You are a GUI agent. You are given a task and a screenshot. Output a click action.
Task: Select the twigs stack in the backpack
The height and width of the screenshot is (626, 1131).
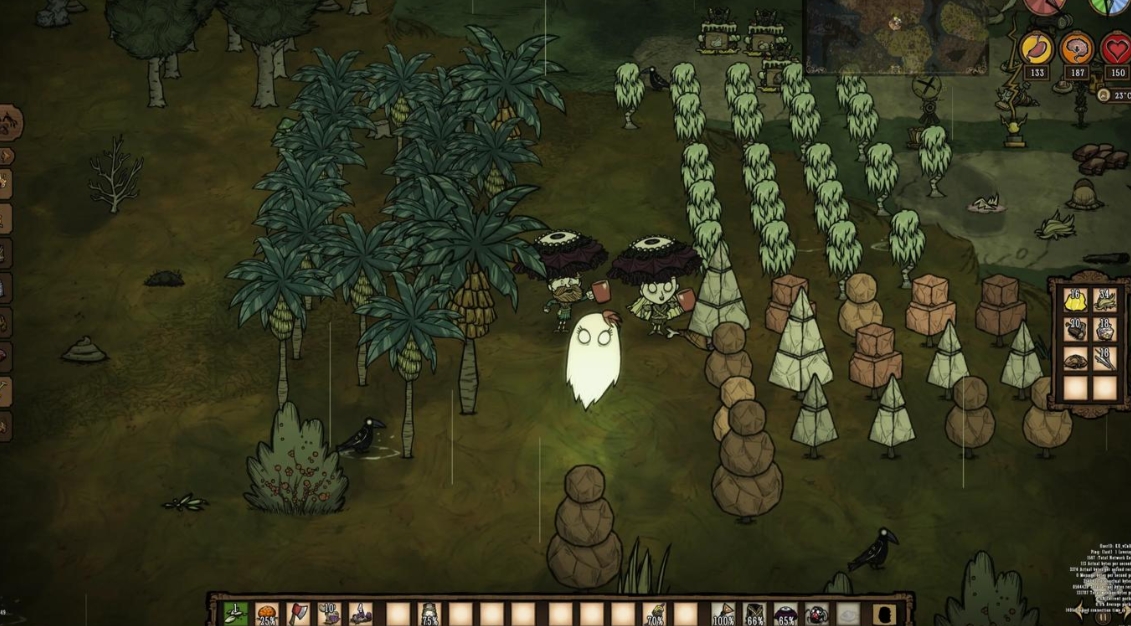[x=1105, y=357]
